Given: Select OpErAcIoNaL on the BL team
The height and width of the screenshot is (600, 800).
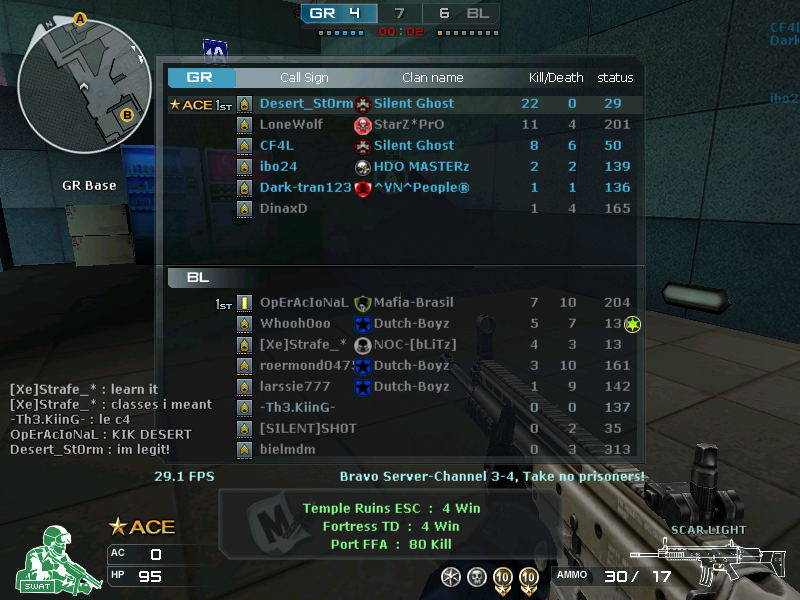Looking at the screenshot, I should (400, 303).
